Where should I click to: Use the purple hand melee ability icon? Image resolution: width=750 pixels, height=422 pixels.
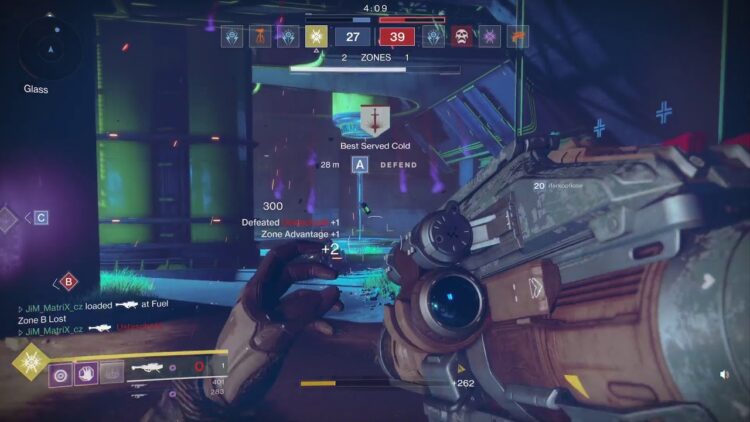87,374
